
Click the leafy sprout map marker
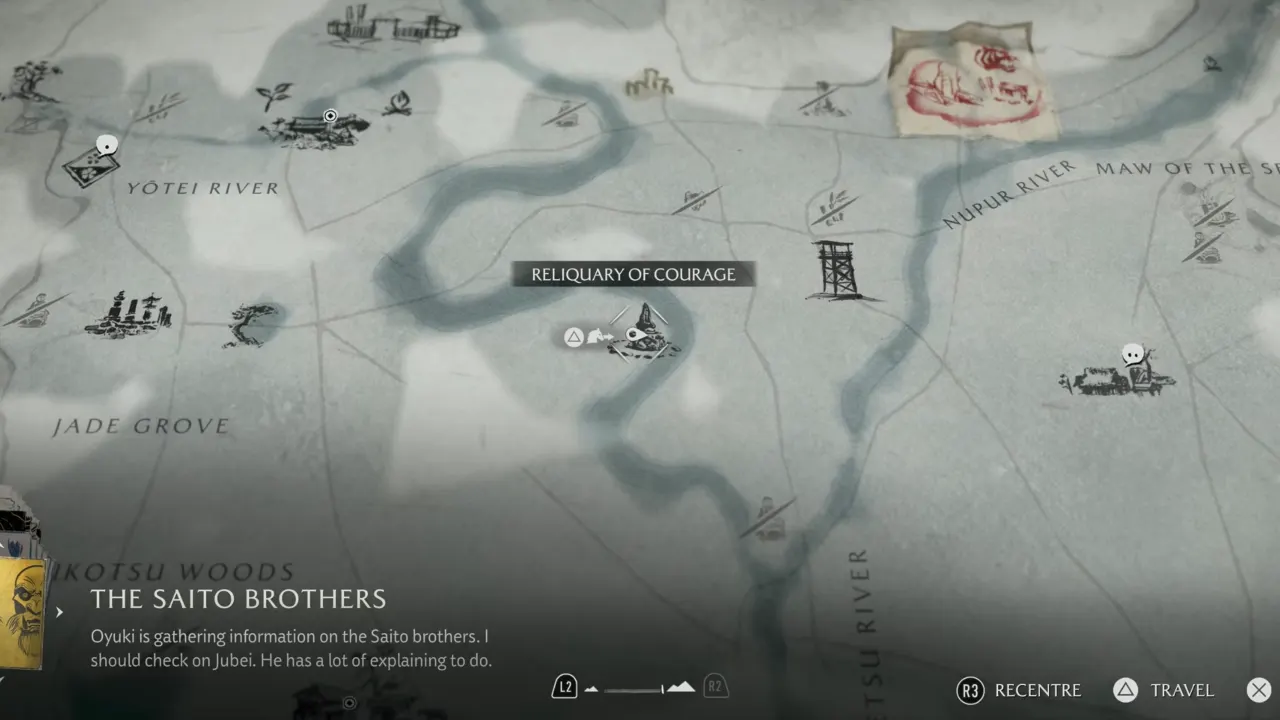click(x=273, y=95)
